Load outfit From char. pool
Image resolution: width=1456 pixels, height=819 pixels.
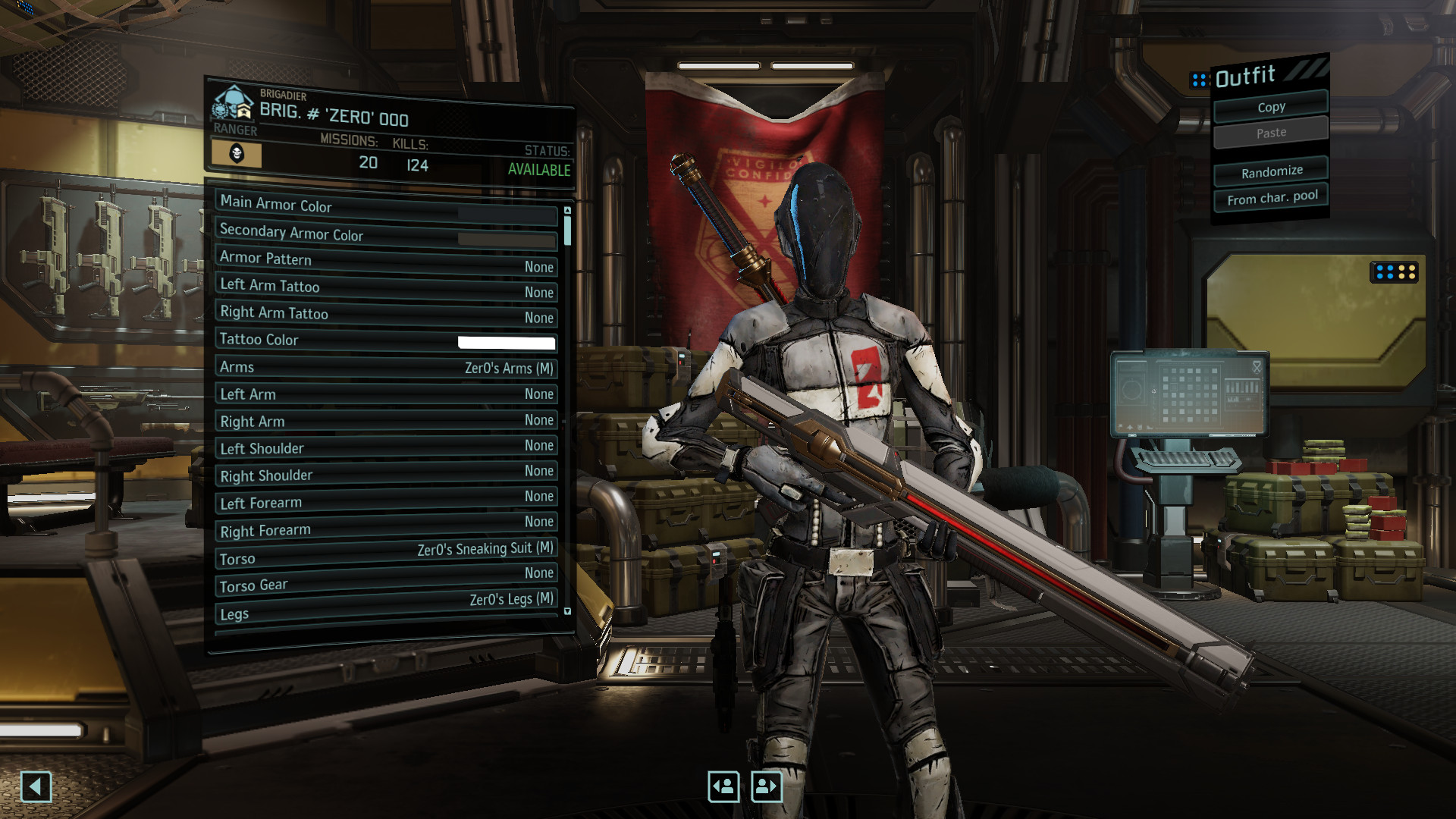pos(1272,198)
